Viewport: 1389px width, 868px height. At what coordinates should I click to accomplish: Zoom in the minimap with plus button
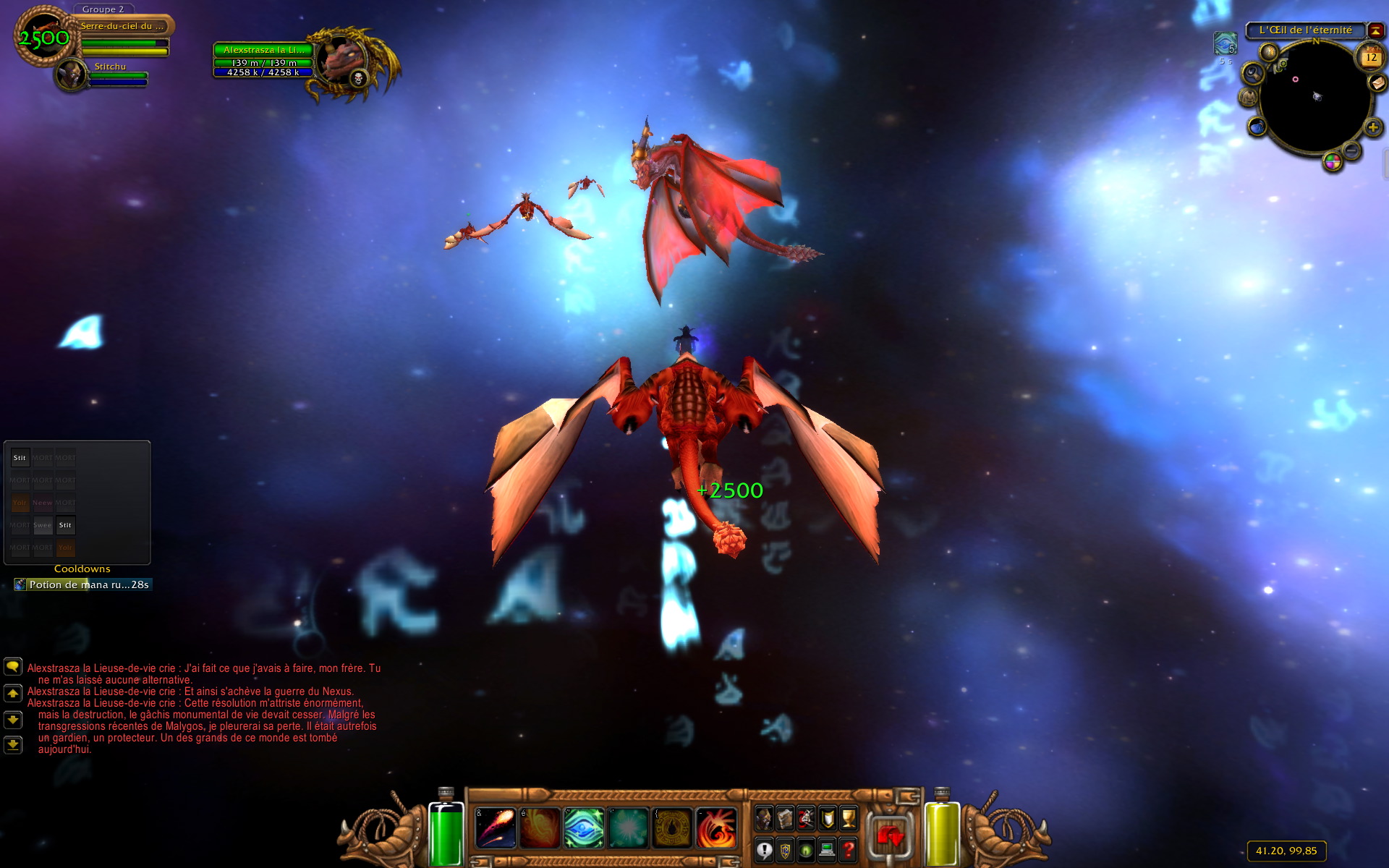click(1372, 128)
